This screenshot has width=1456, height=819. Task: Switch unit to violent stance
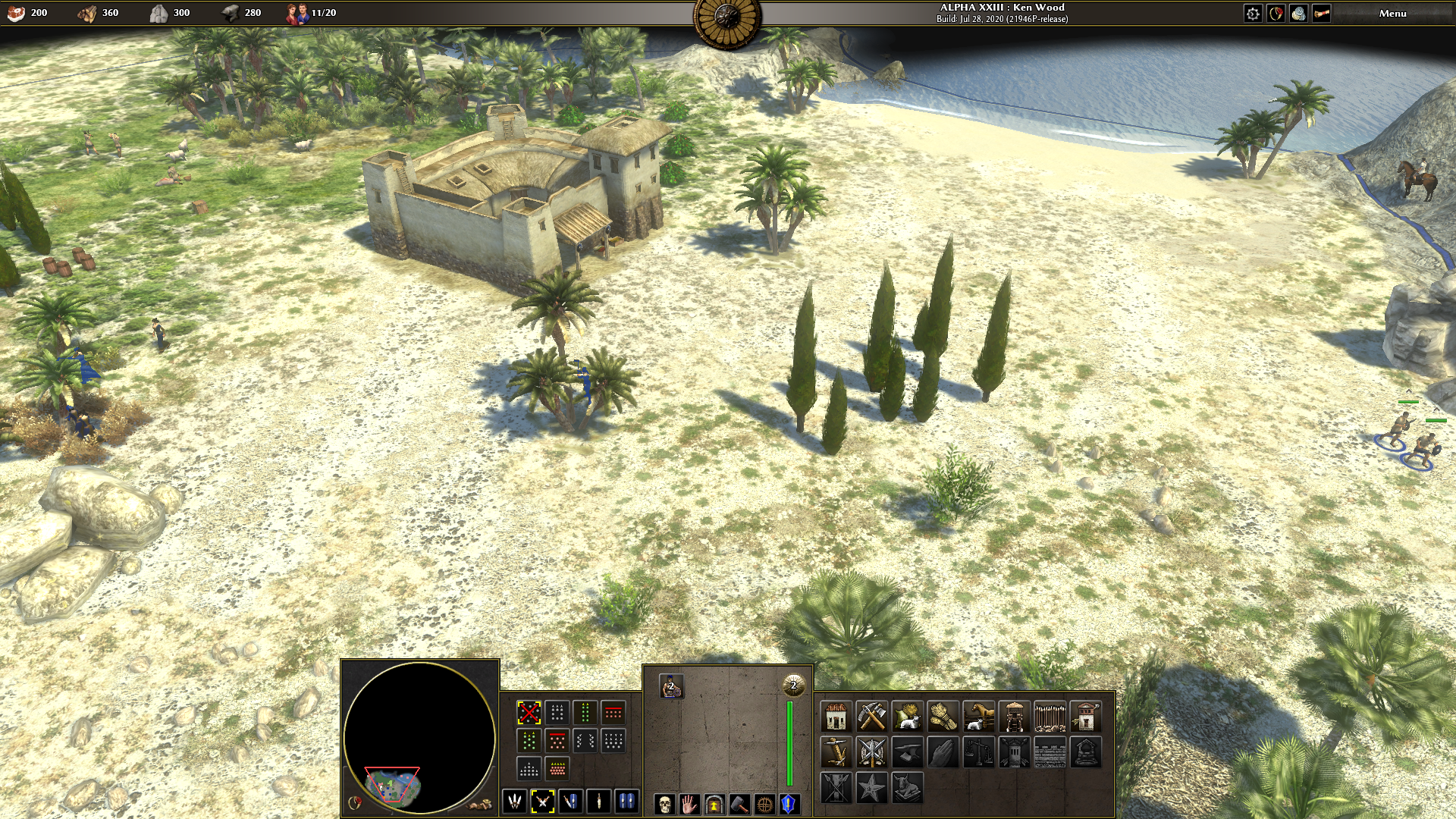point(516,802)
